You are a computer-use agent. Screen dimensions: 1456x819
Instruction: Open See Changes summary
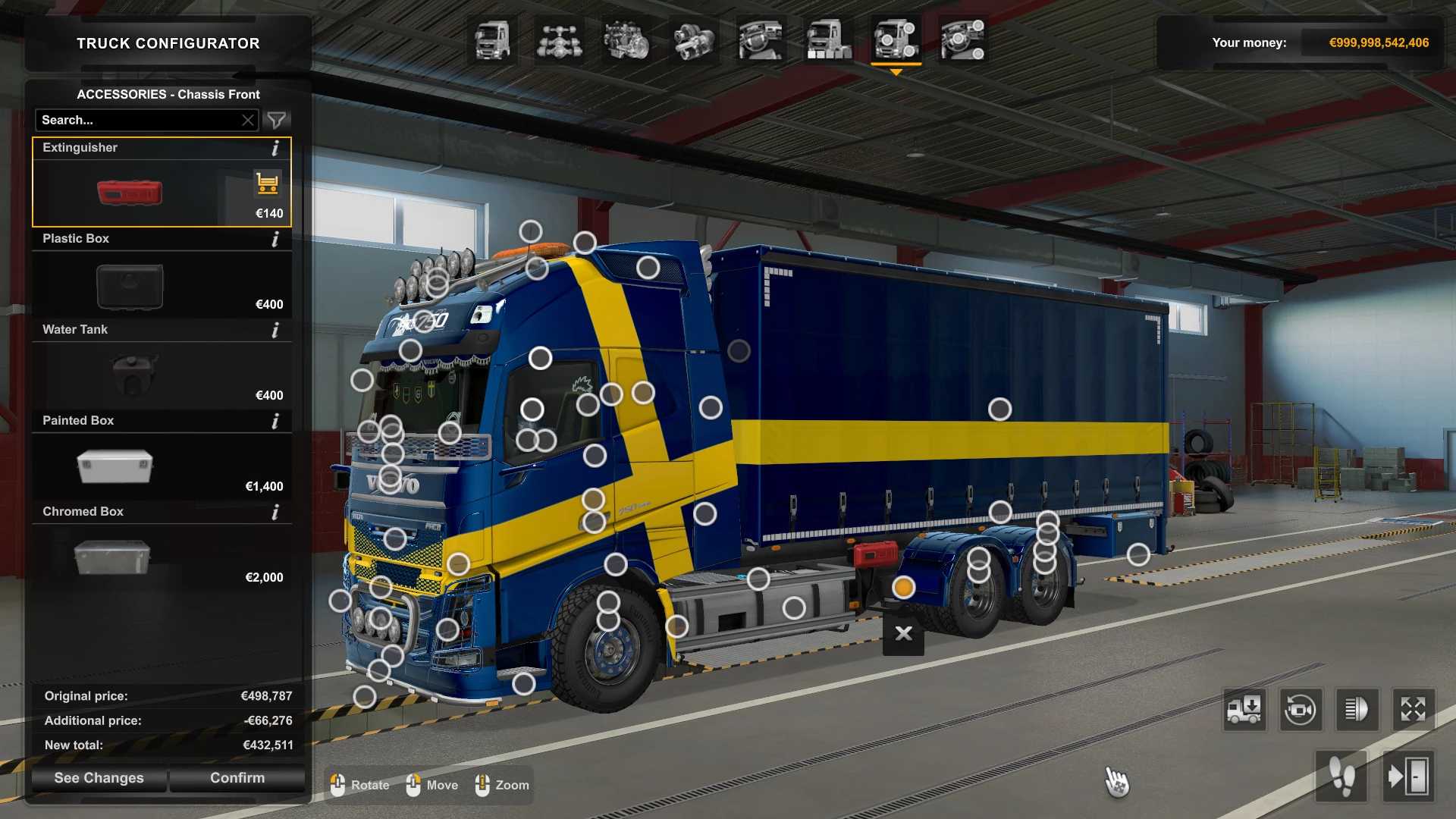[x=99, y=778]
